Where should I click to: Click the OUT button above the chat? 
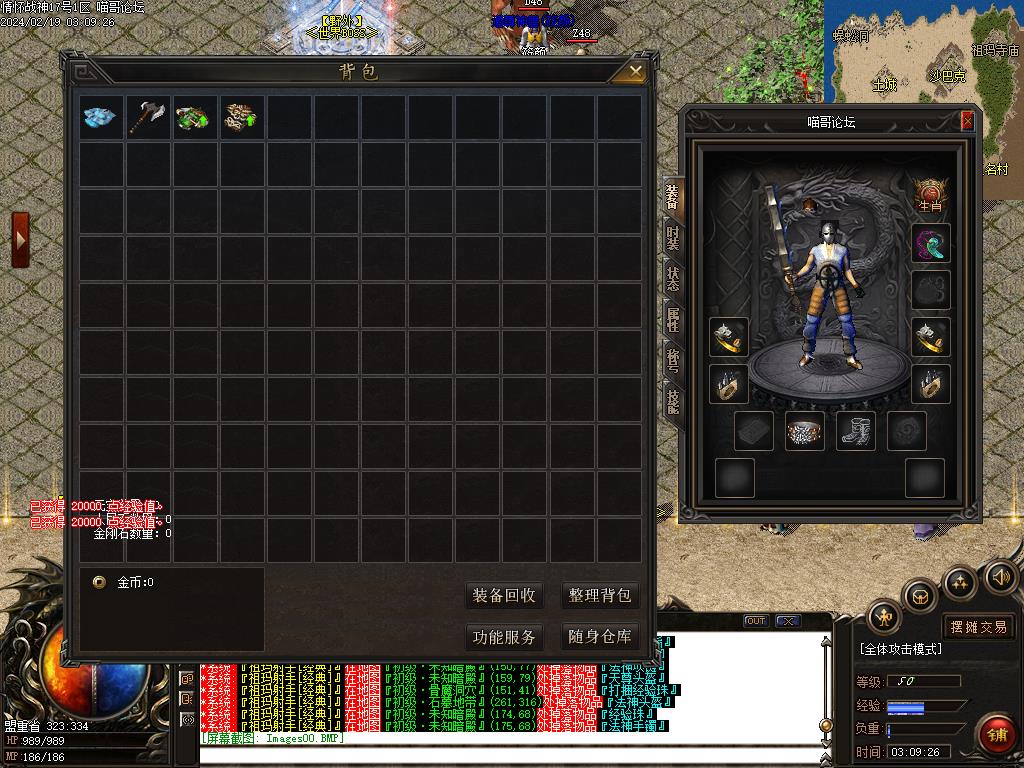[x=757, y=621]
